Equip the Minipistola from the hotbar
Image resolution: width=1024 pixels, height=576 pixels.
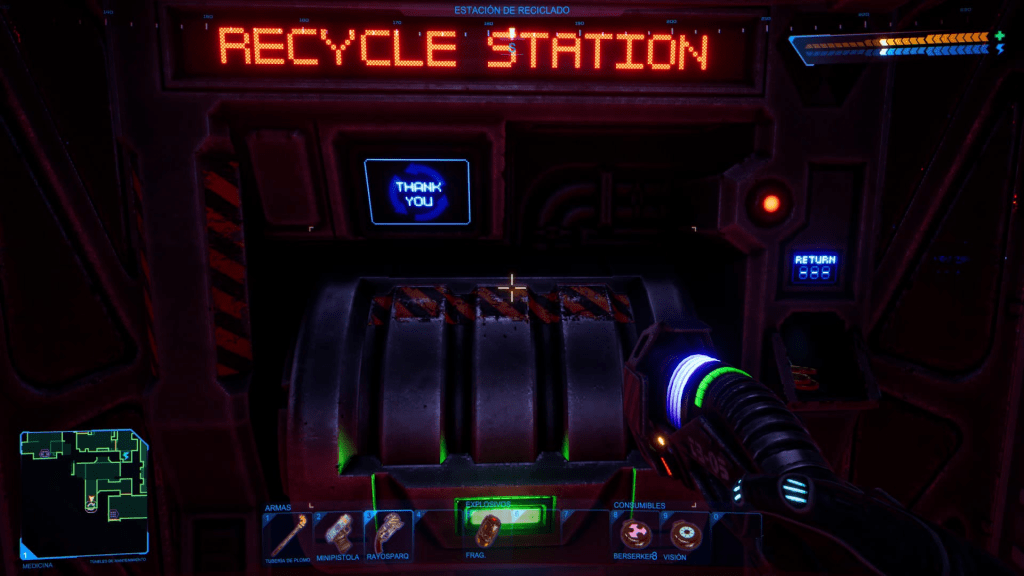coord(337,533)
